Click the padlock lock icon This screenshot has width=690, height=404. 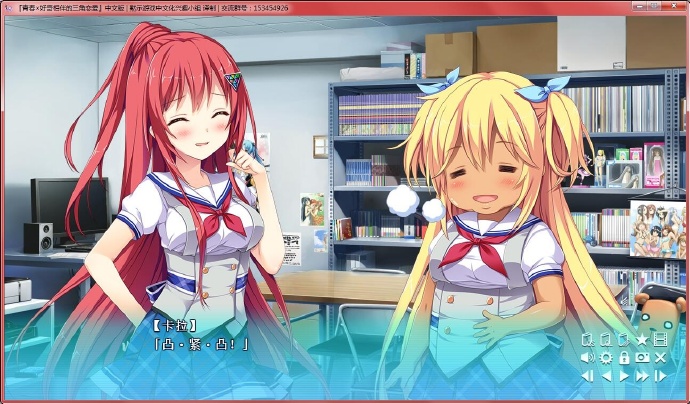pos(624,357)
